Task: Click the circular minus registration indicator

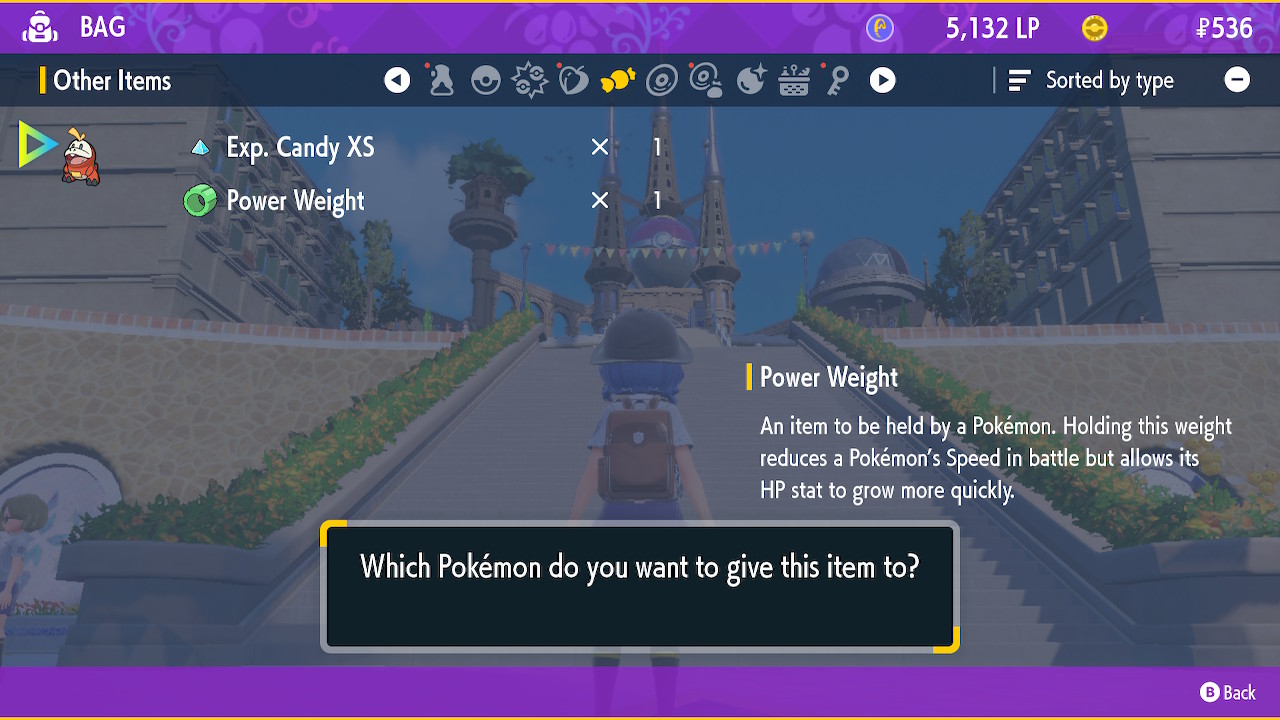Action: coord(1237,79)
